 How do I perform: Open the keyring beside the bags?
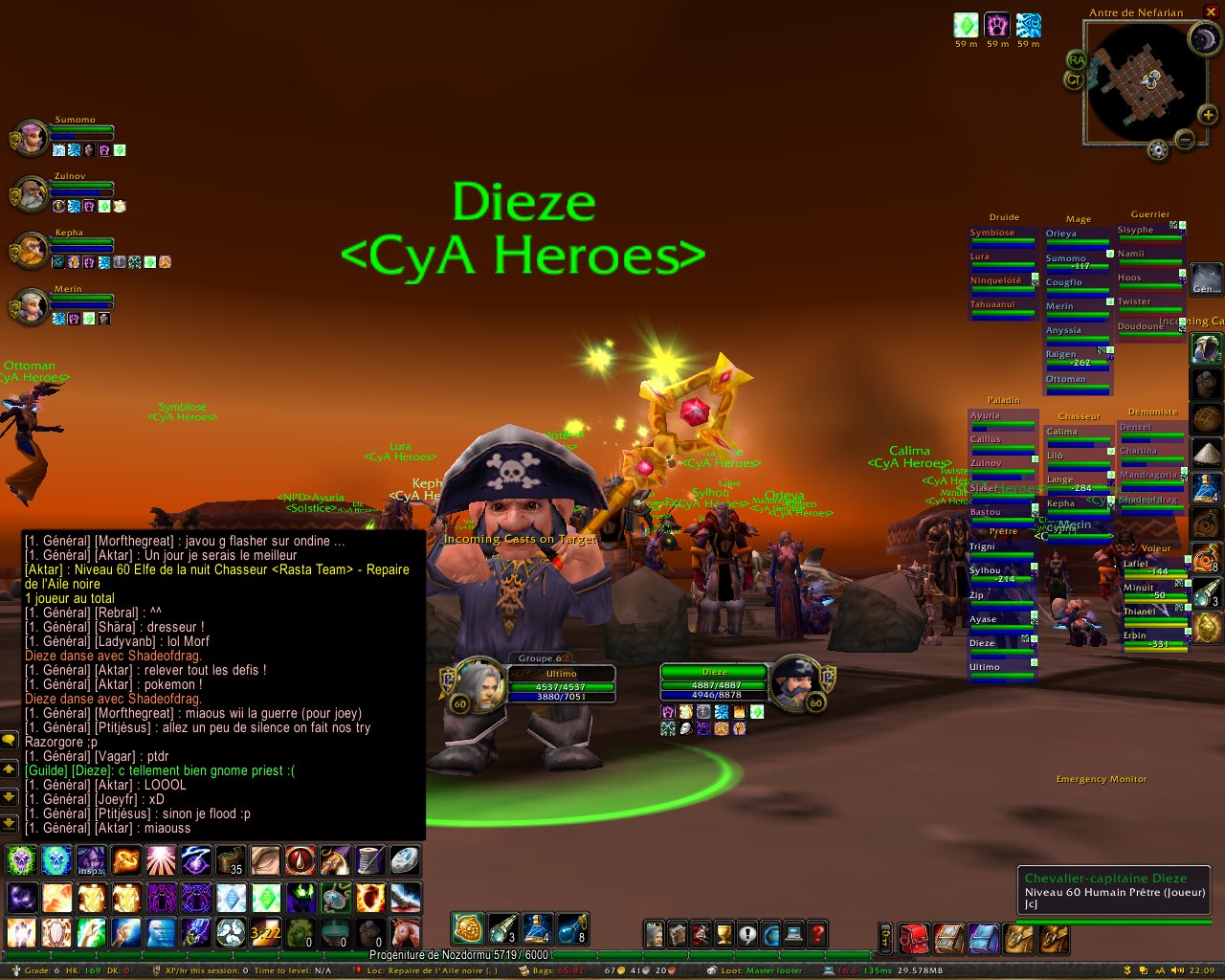886,938
